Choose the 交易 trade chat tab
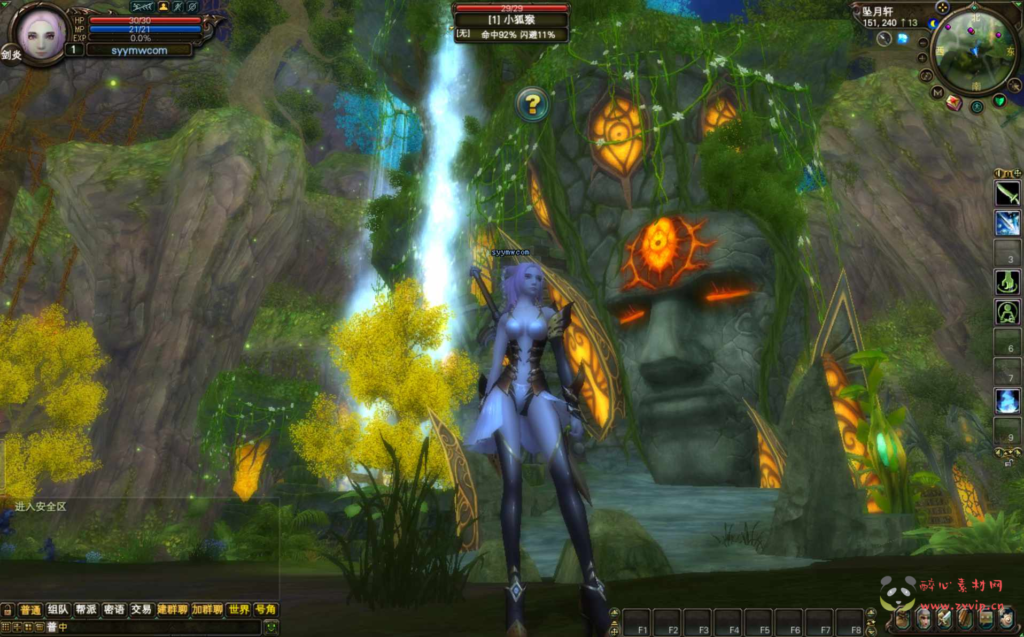 click(x=141, y=609)
